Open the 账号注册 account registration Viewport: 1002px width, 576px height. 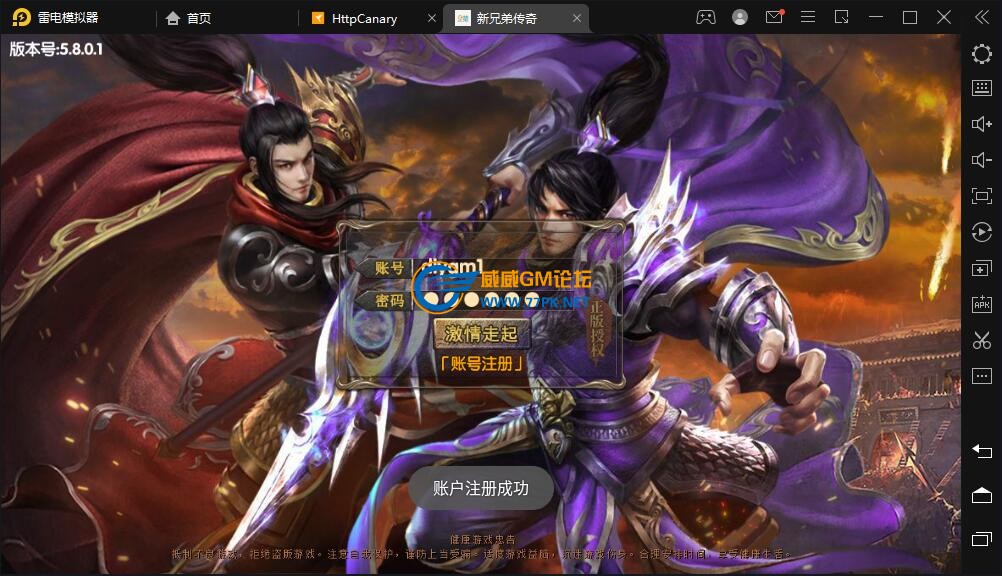point(481,363)
